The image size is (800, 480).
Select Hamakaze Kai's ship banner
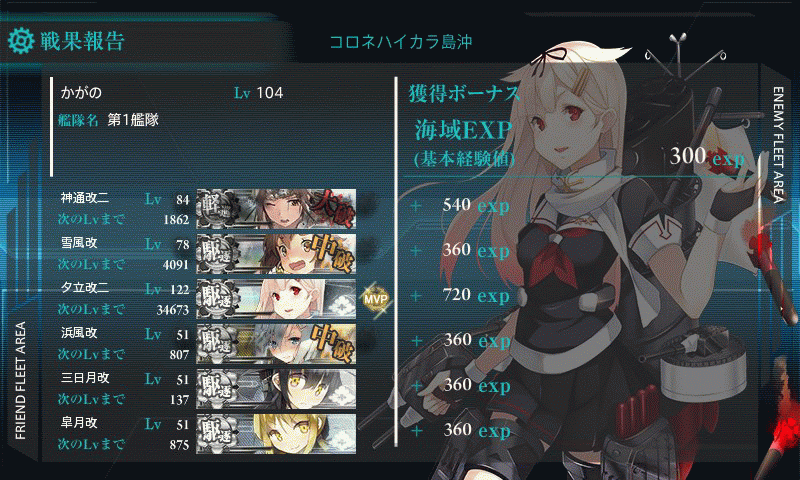276,343
